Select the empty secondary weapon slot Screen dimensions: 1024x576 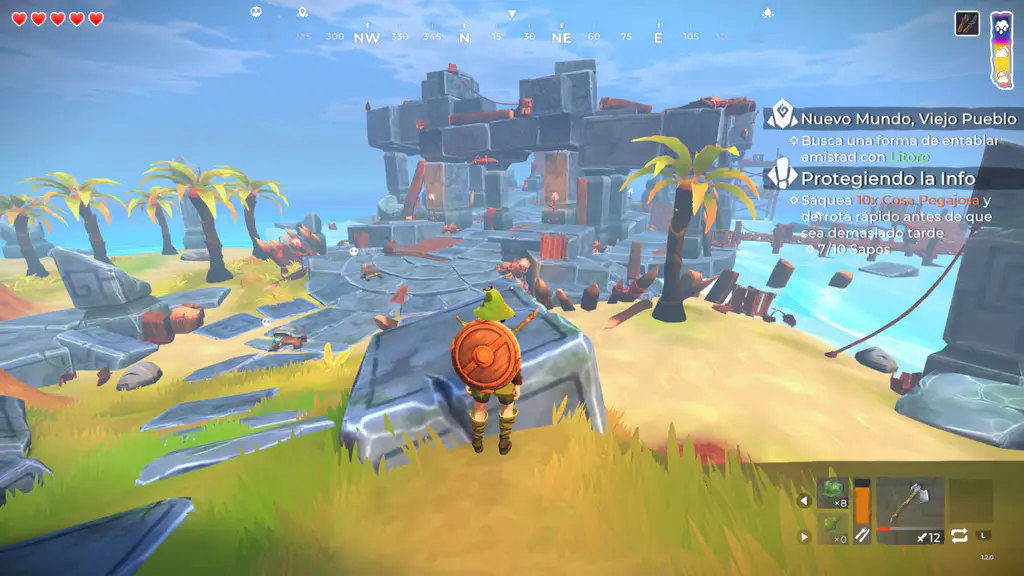click(x=970, y=501)
